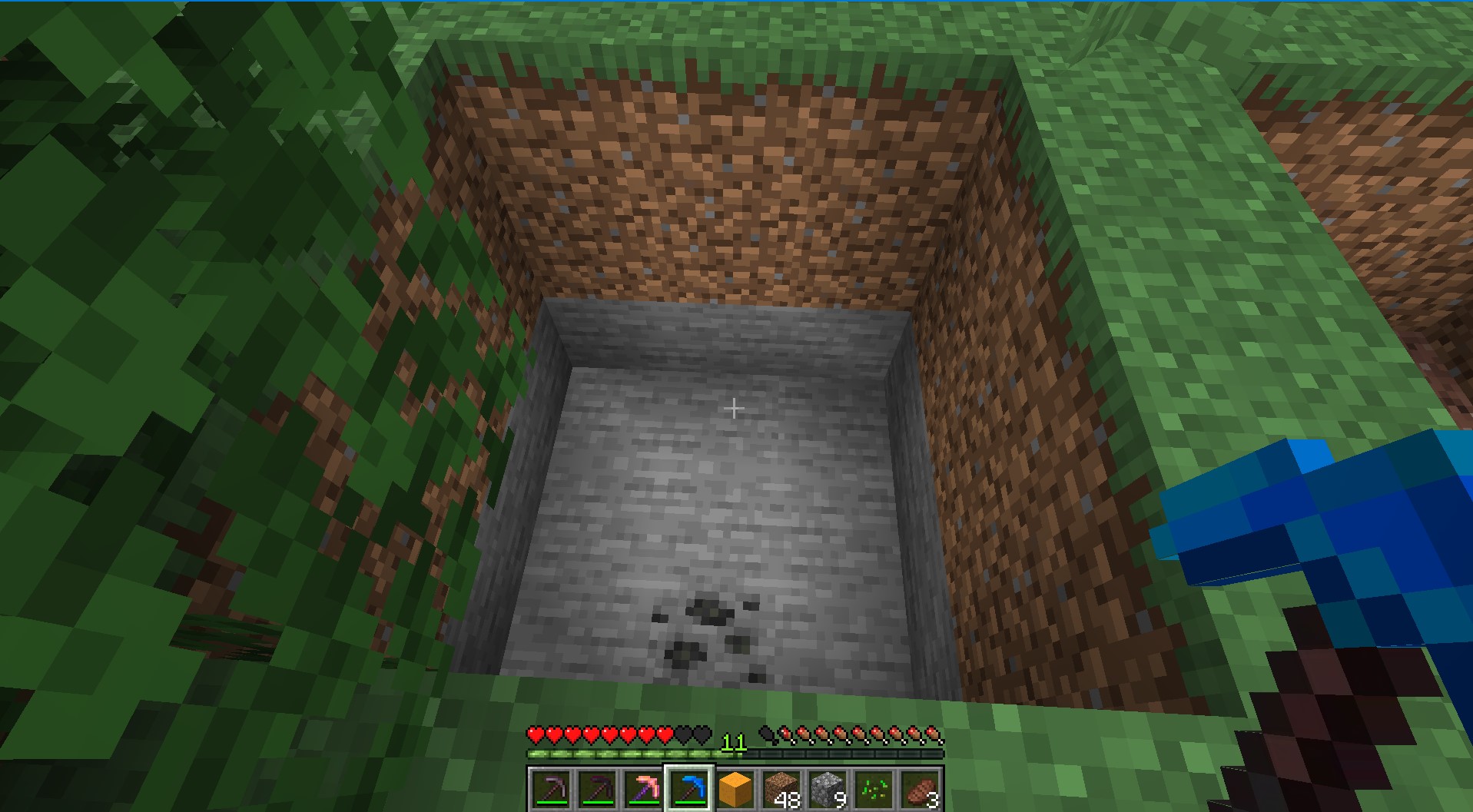The width and height of the screenshot is (1473, 812).
Task: Click the dirt wall on the right side
Action: pyautogui.click(x=1022, y=384)
